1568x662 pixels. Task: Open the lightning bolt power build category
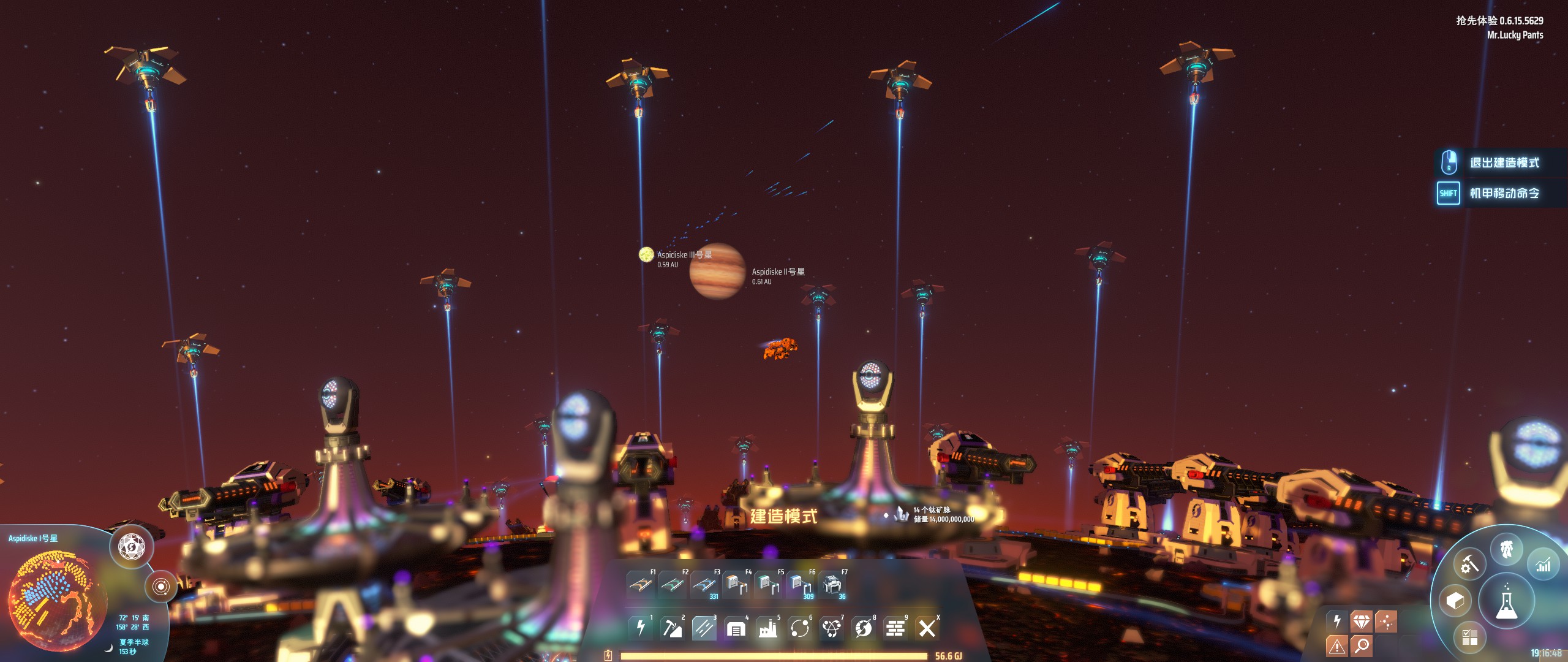641,628
